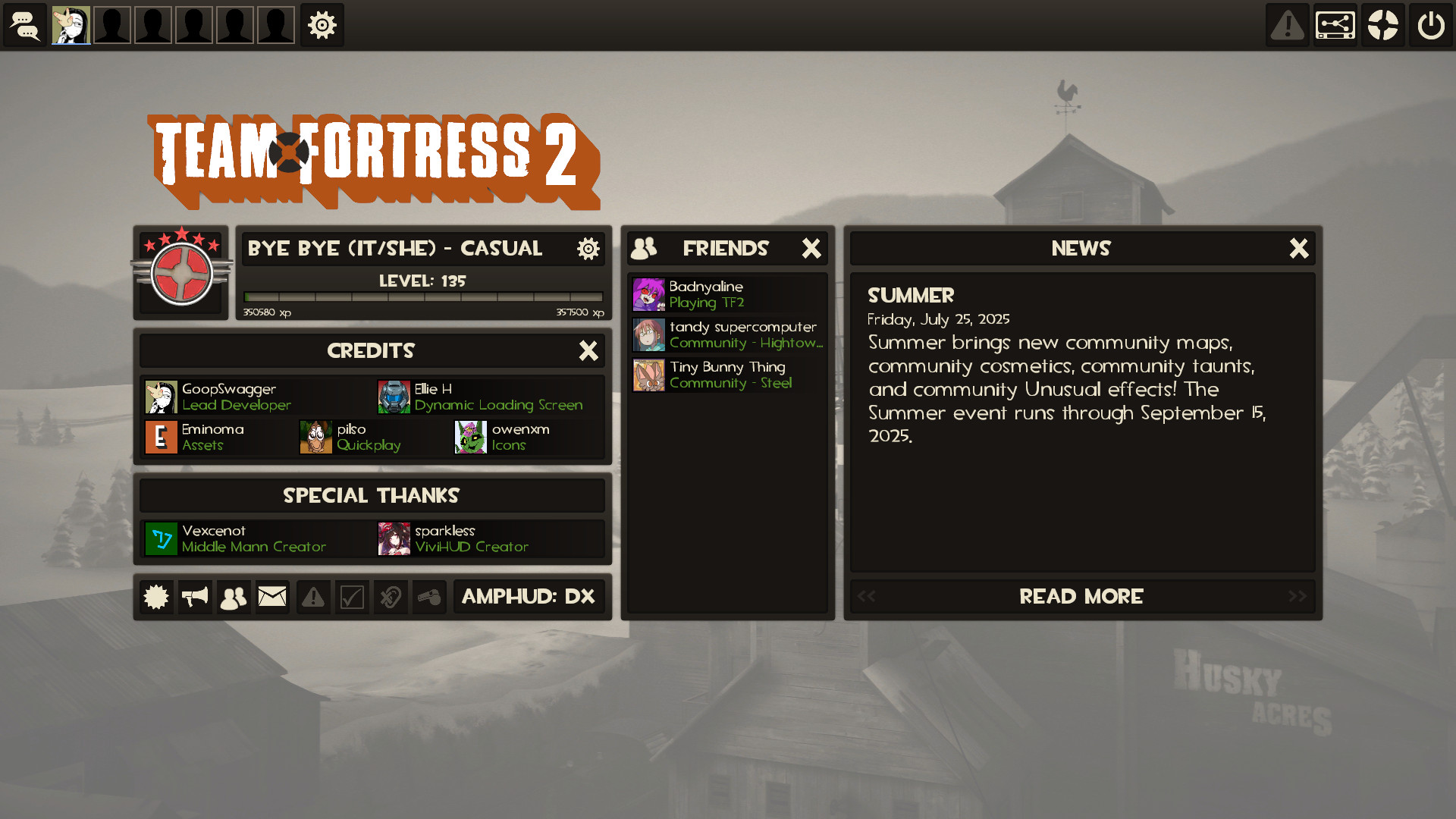Viewport: 1456px width, 819px height.
Task: Open the server browser icon
Action: pos(1335,24)
